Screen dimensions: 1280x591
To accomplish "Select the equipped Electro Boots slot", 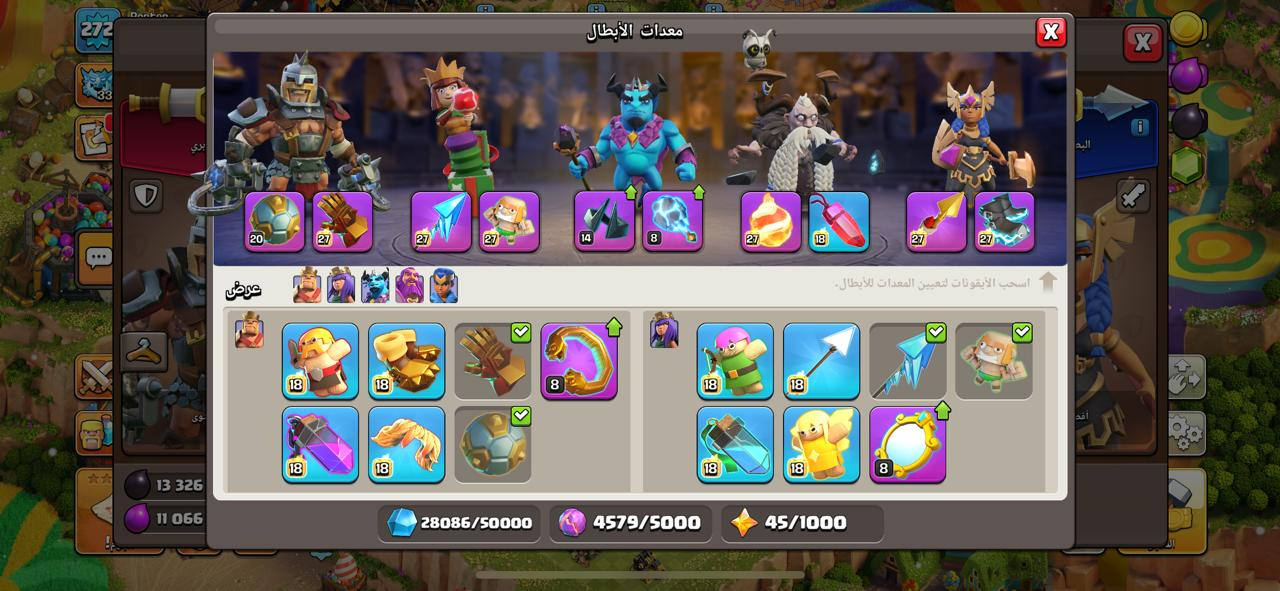I will pyautogui.click(x=1004, y=221).
